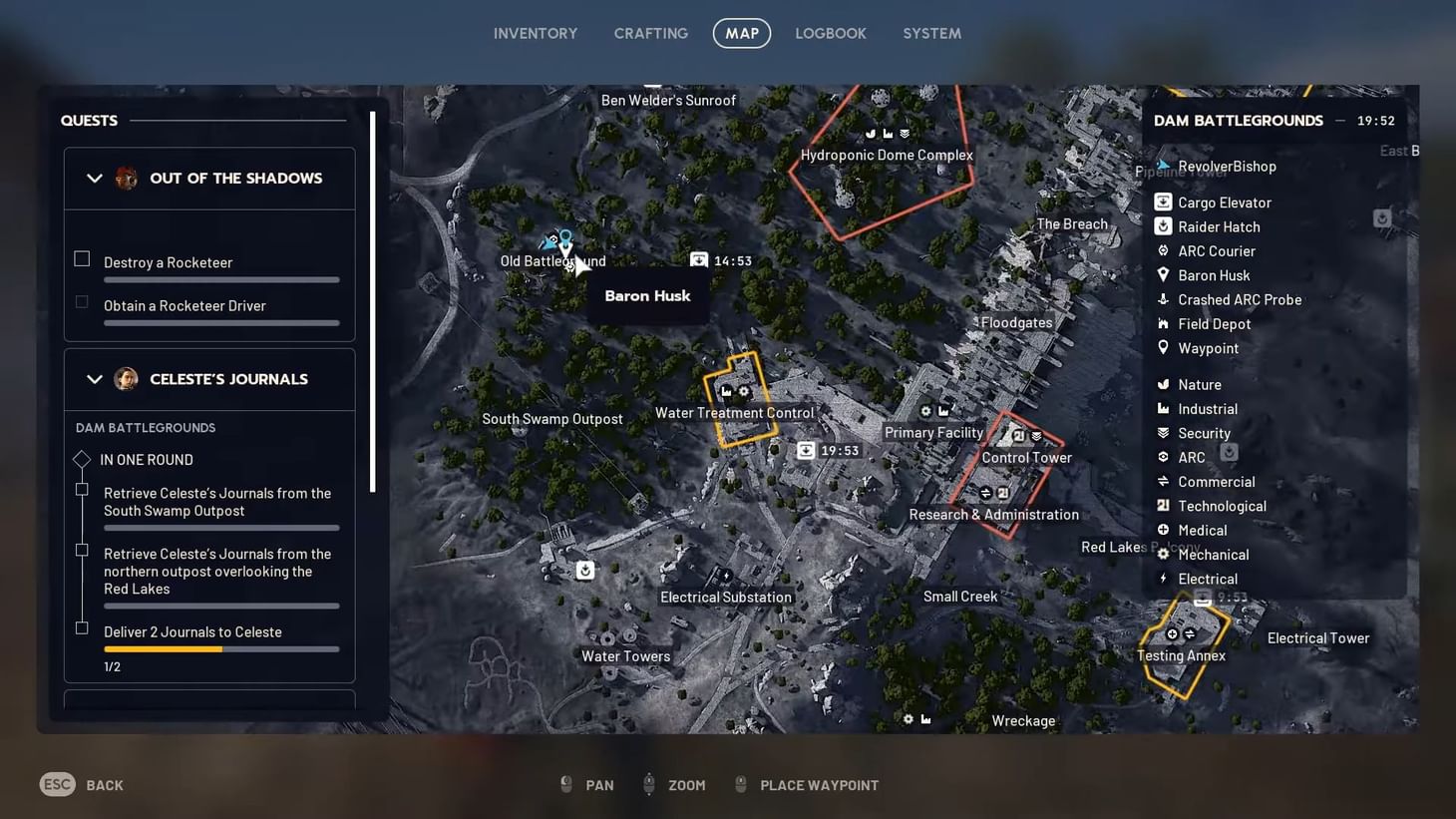
Task: Check the Destroy a Rocketeer objective box
Action: (81, 257)
